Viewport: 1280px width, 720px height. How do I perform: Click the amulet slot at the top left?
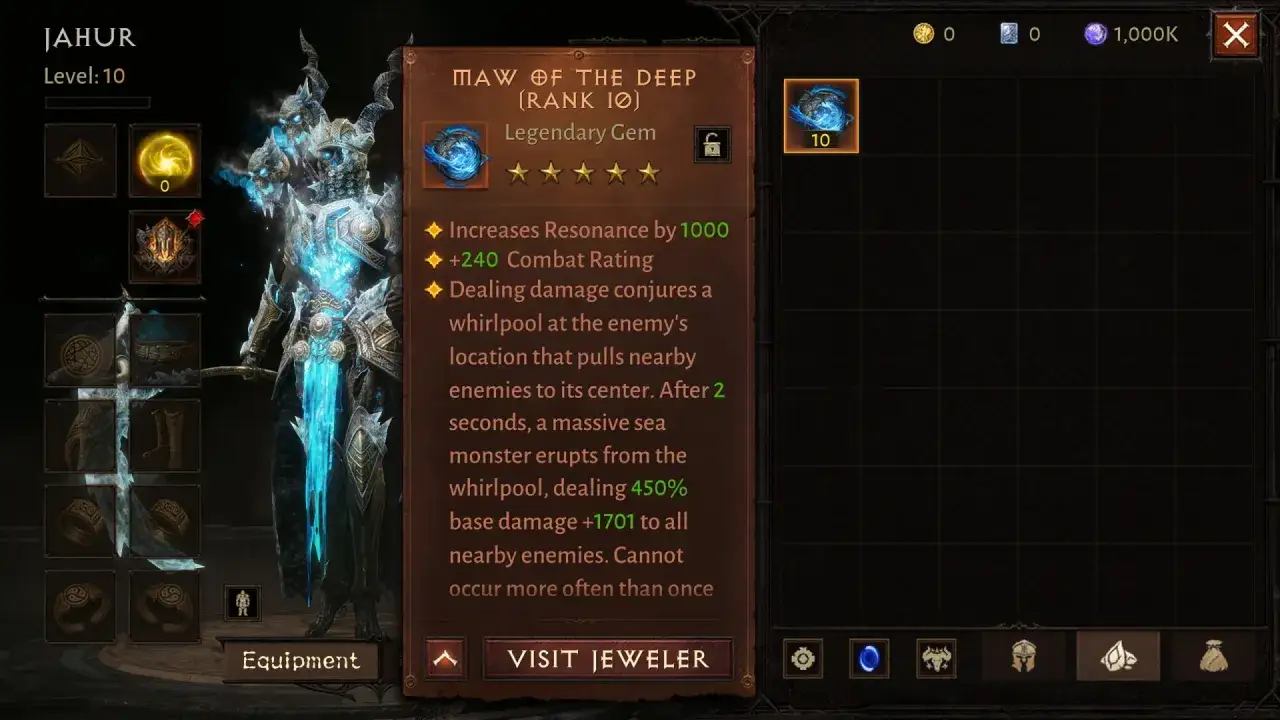pos(80,158)
